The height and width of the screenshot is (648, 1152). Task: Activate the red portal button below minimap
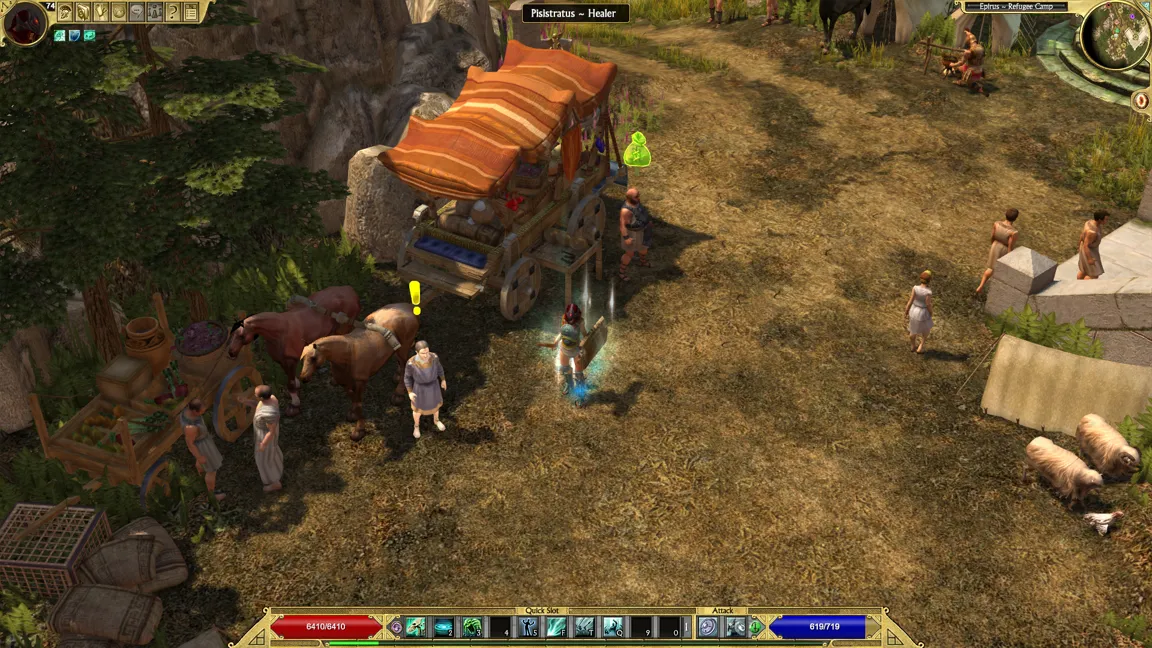[1142, 100]
